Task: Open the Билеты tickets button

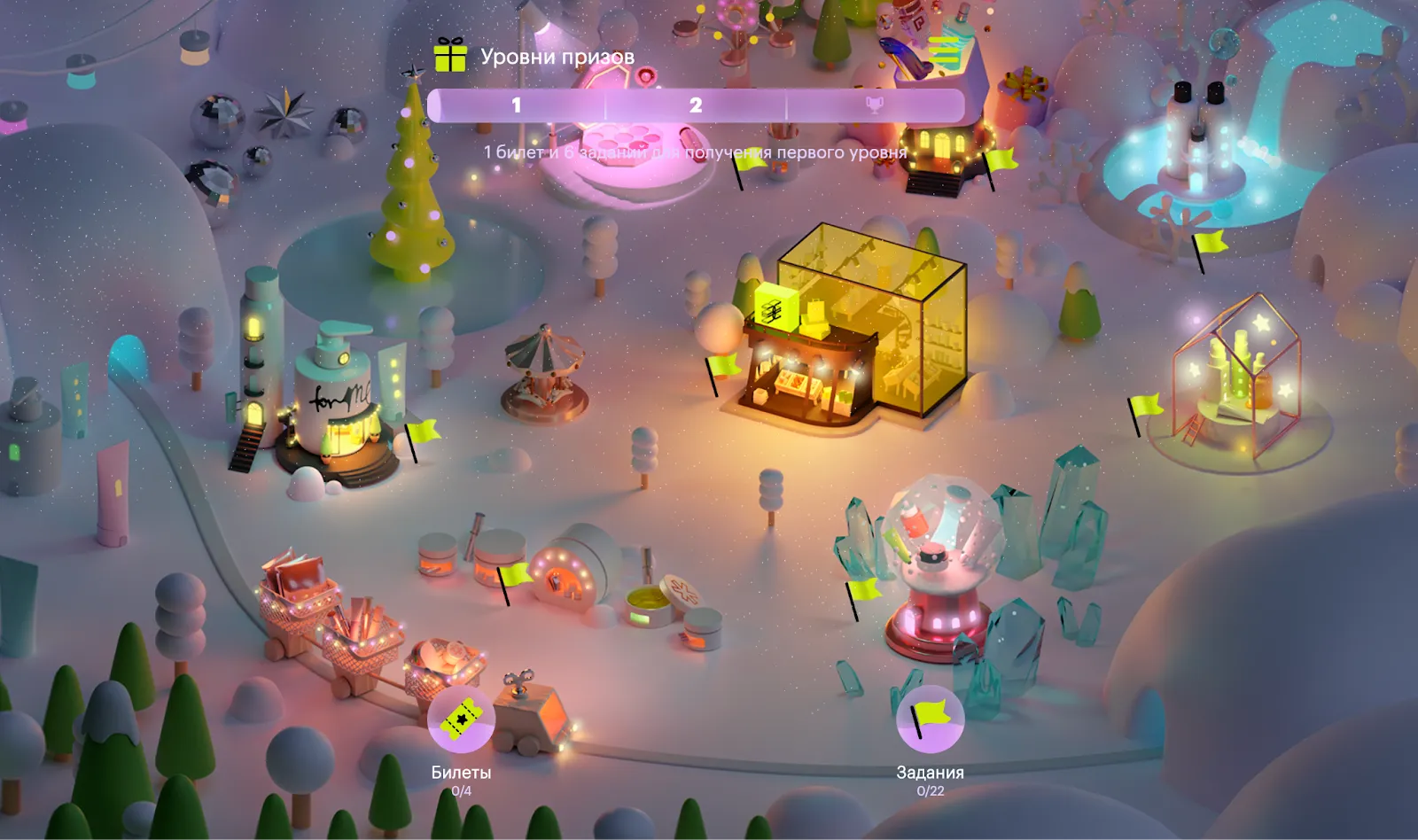Action: 461,719
